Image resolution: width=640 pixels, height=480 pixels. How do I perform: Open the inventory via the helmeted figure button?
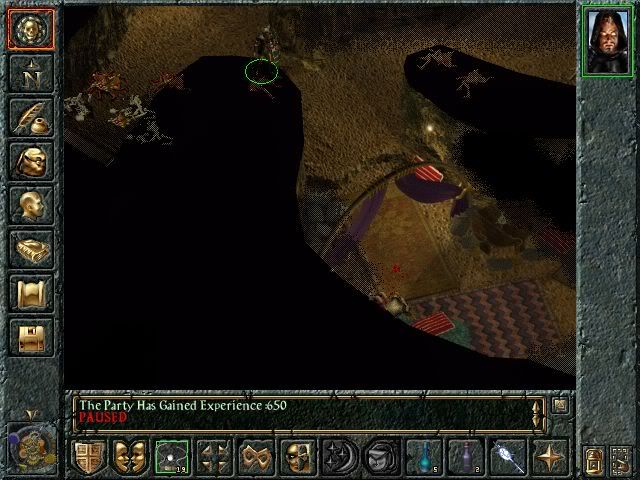pos(31,161)
